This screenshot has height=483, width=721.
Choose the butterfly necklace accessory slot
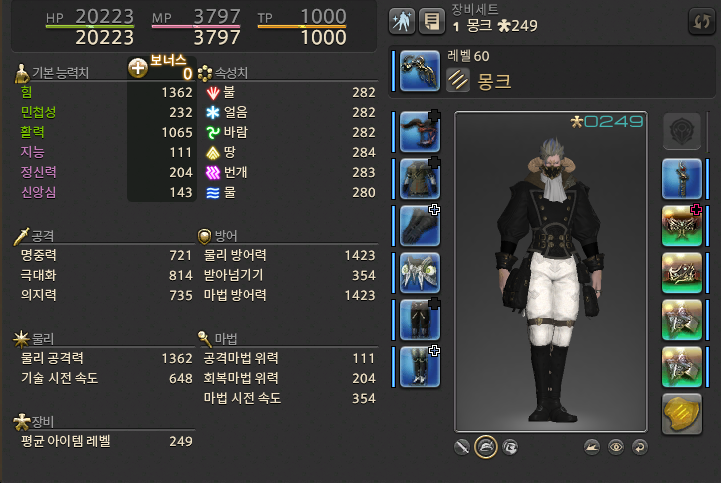[681, 225]
